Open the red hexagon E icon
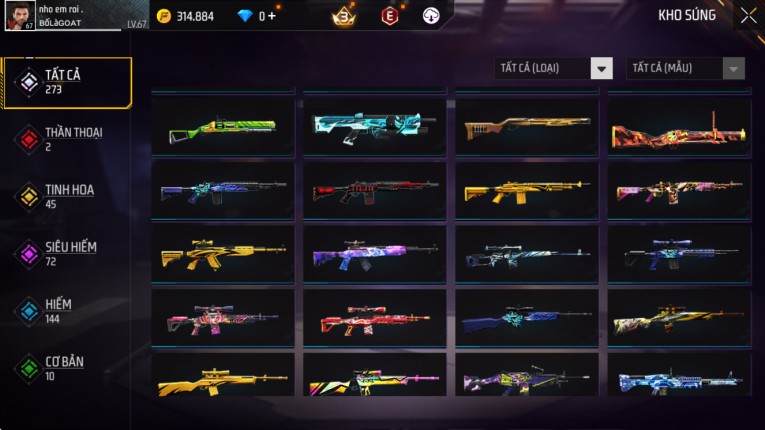Image resolution: width=765 pixels, height=430 pixels. tap(390, 16)
